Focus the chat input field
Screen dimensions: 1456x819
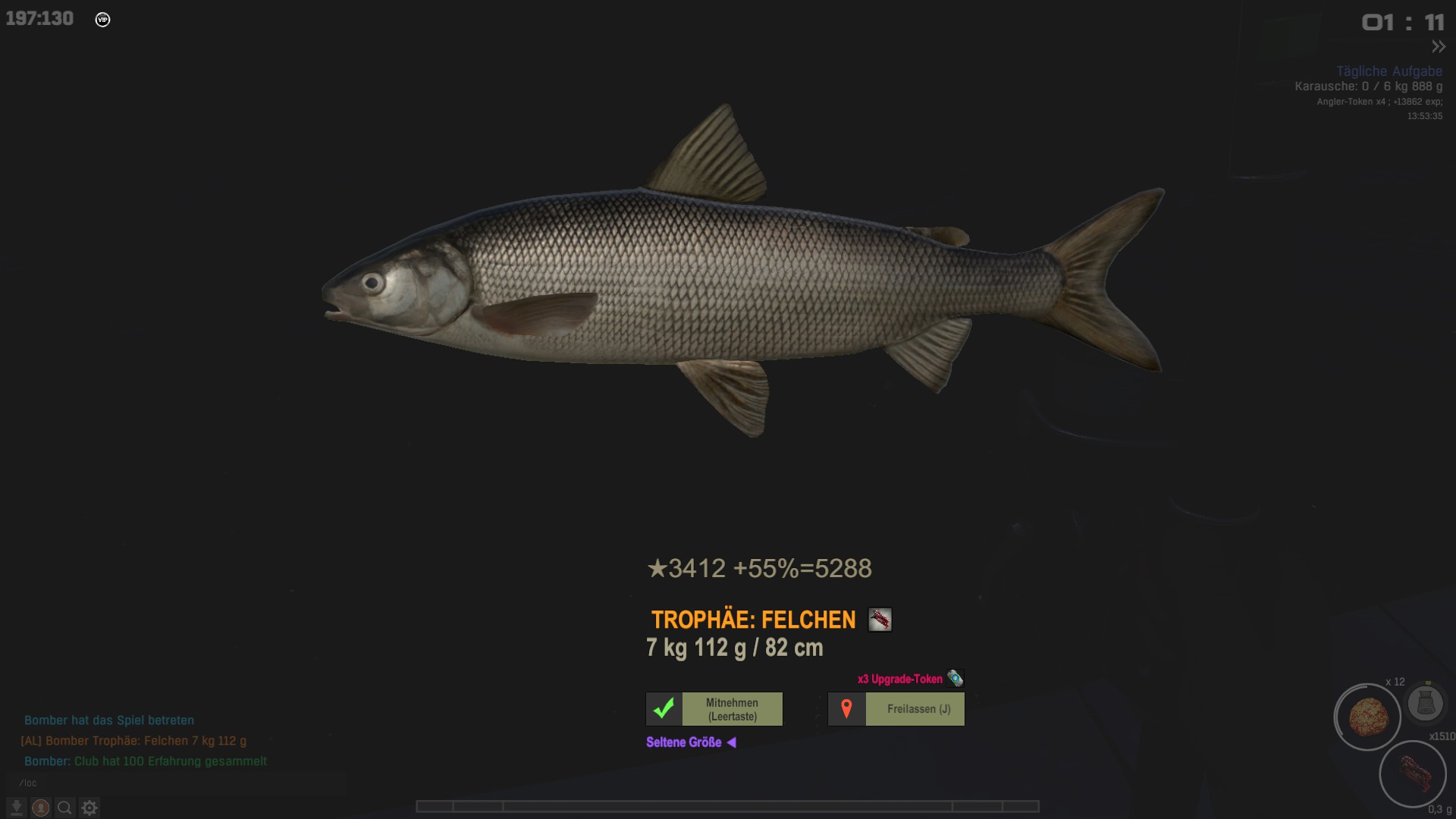[174, 783]
